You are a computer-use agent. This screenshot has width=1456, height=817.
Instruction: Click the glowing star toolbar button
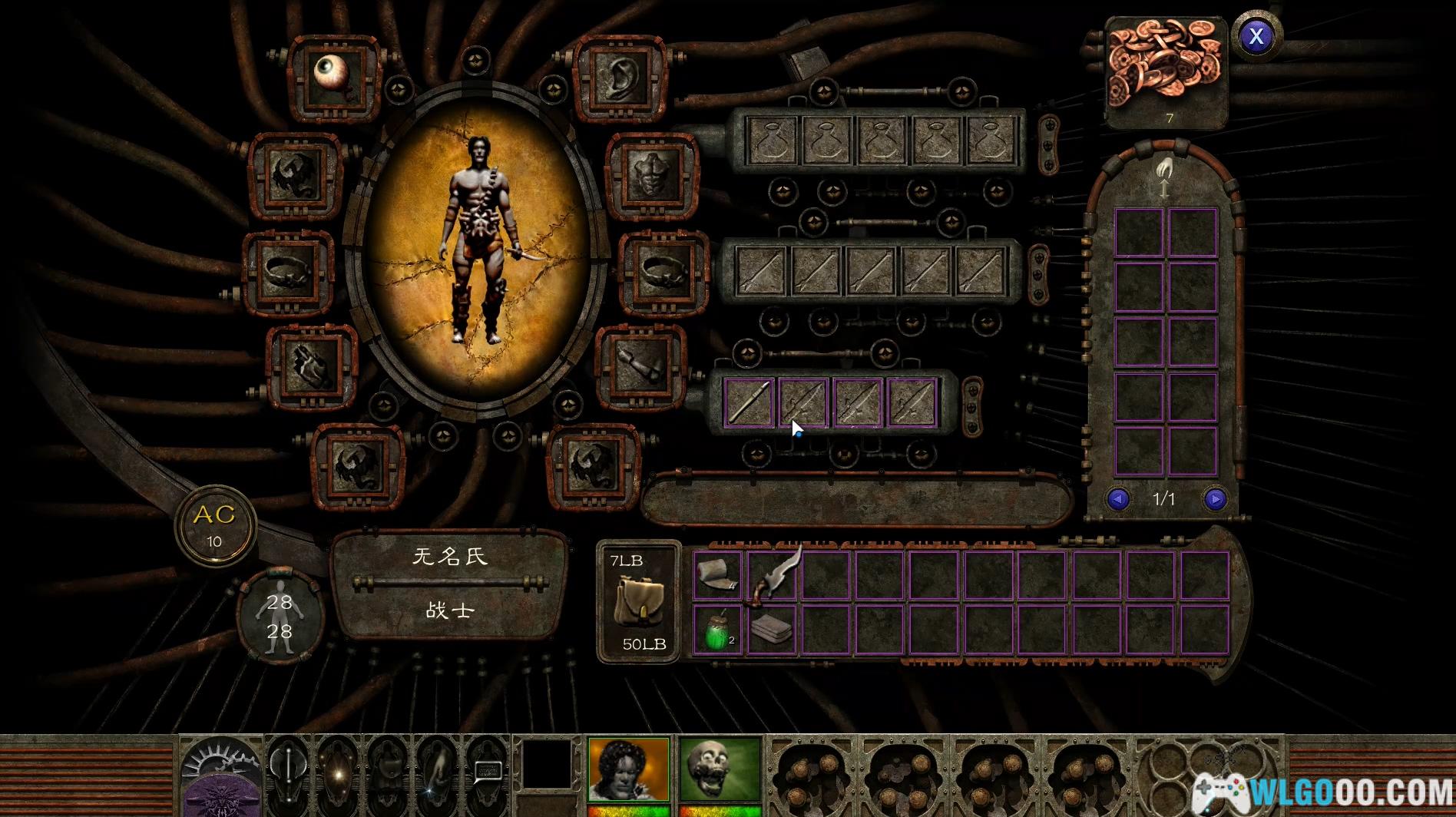tap(337, 770)
